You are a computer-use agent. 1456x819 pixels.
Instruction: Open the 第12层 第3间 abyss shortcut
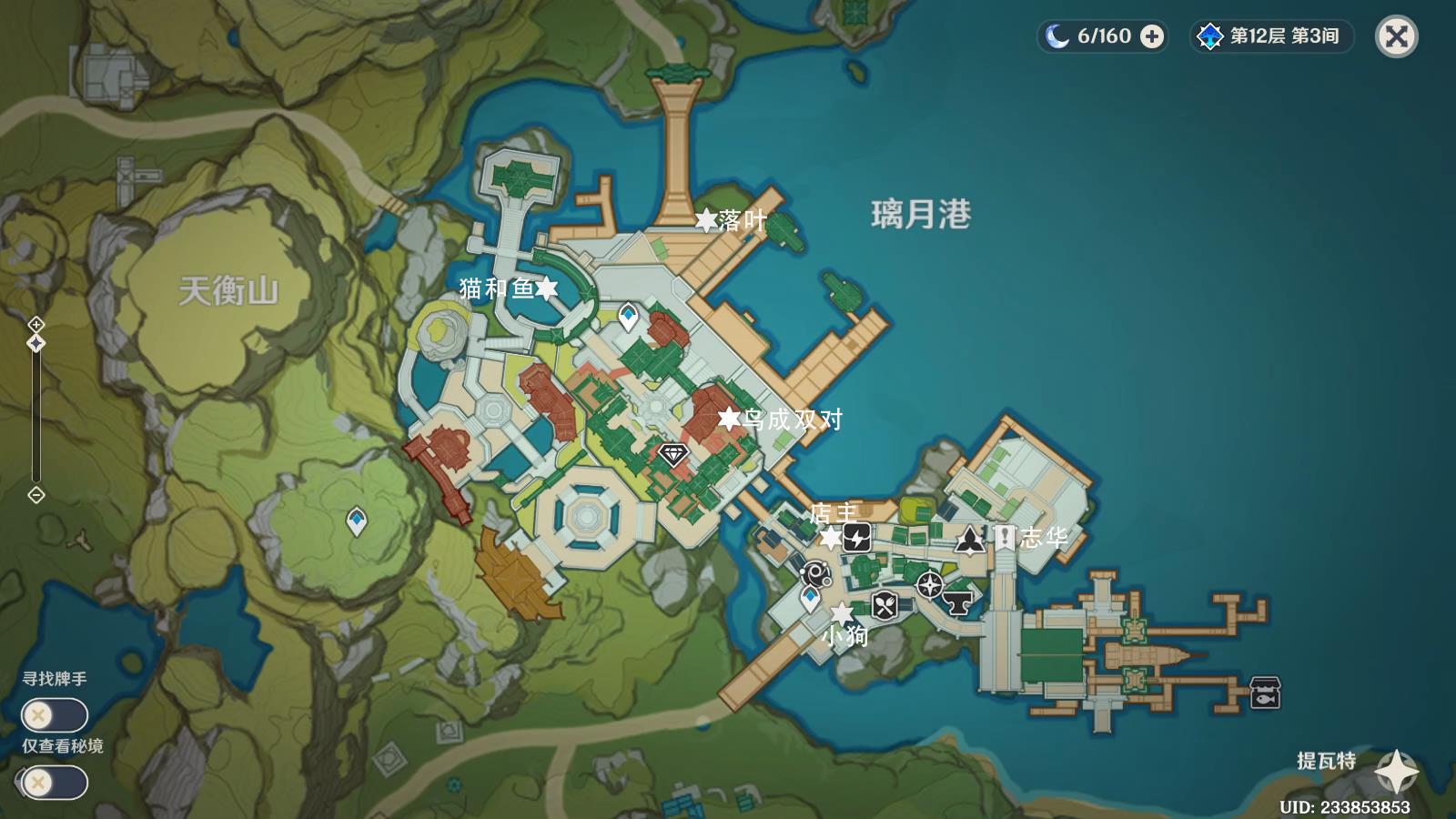1269,37
